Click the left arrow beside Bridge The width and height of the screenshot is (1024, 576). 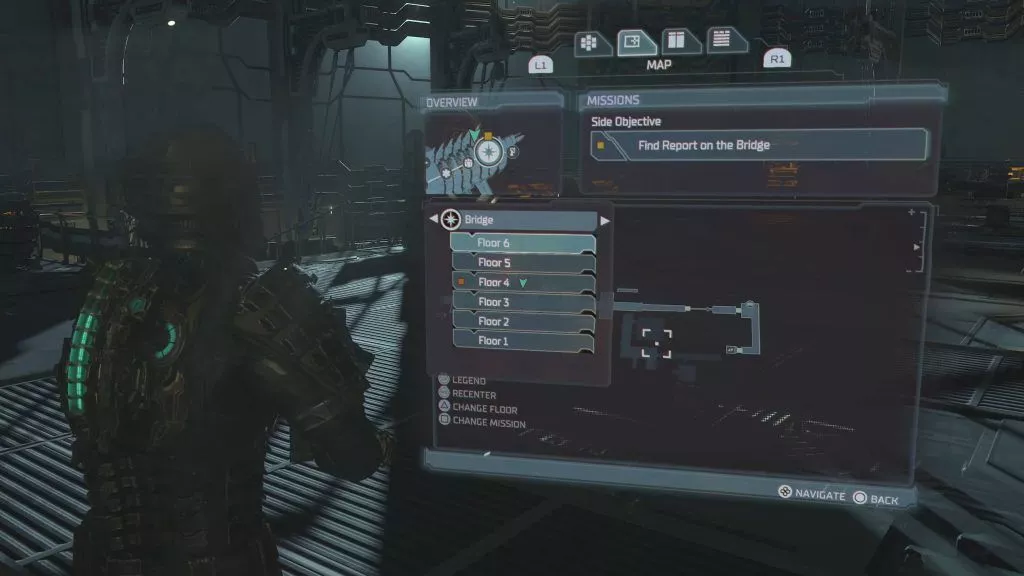click(x=433, y=219)
